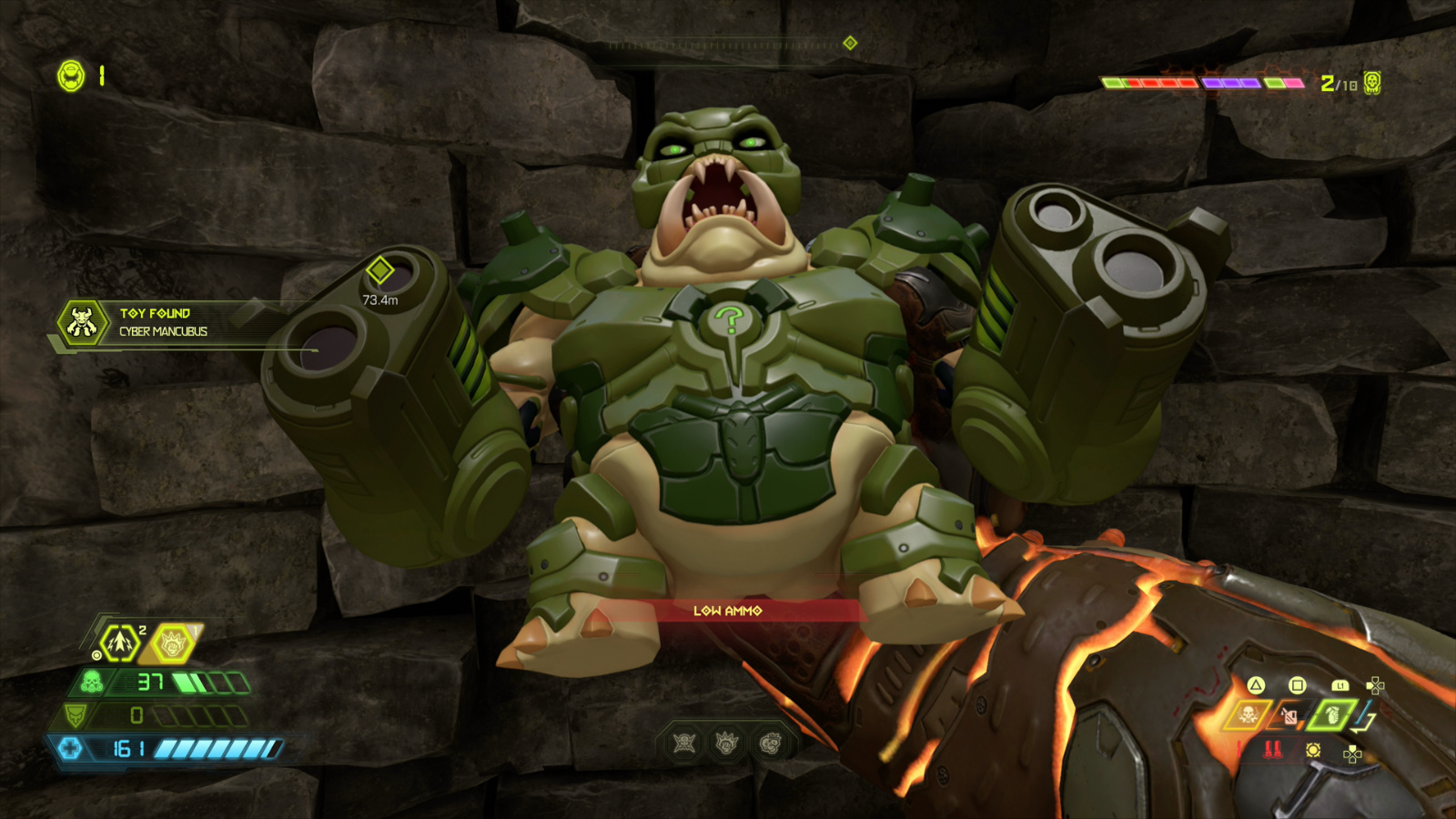Select the frag grenade equipment icon
Image resolution: width=1456 pixels, height=819 pixels.
tap(1333, 716)
